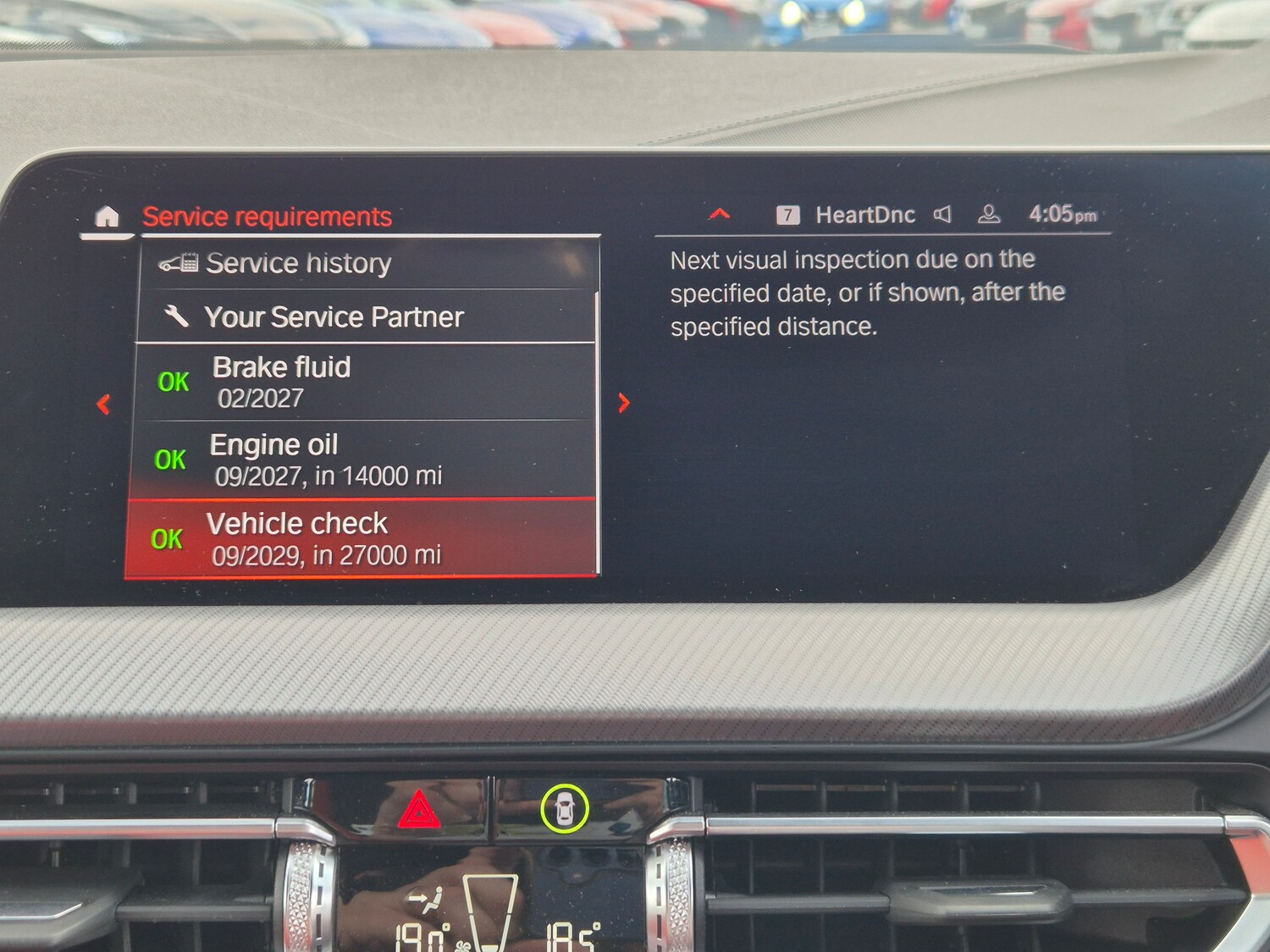This screenshot has width=1270, height=952.
Task: Open the driver profile icon
Action: pos(988,215)
